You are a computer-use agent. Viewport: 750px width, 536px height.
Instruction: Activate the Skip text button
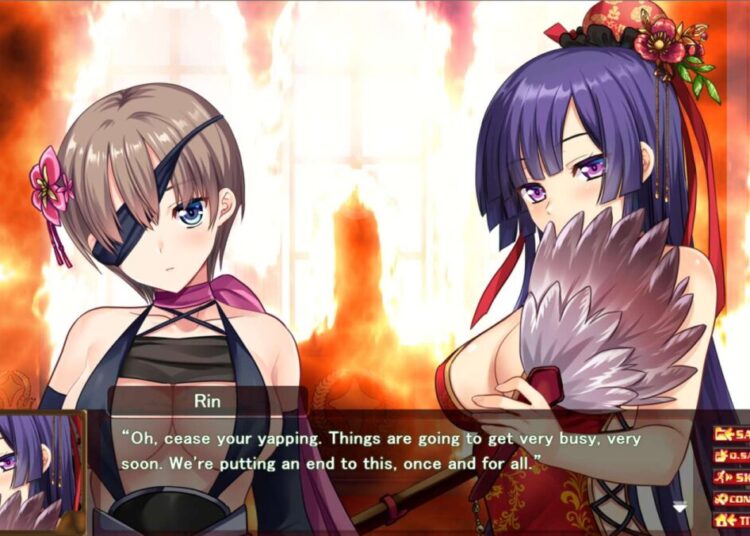(x=732, y=477)
